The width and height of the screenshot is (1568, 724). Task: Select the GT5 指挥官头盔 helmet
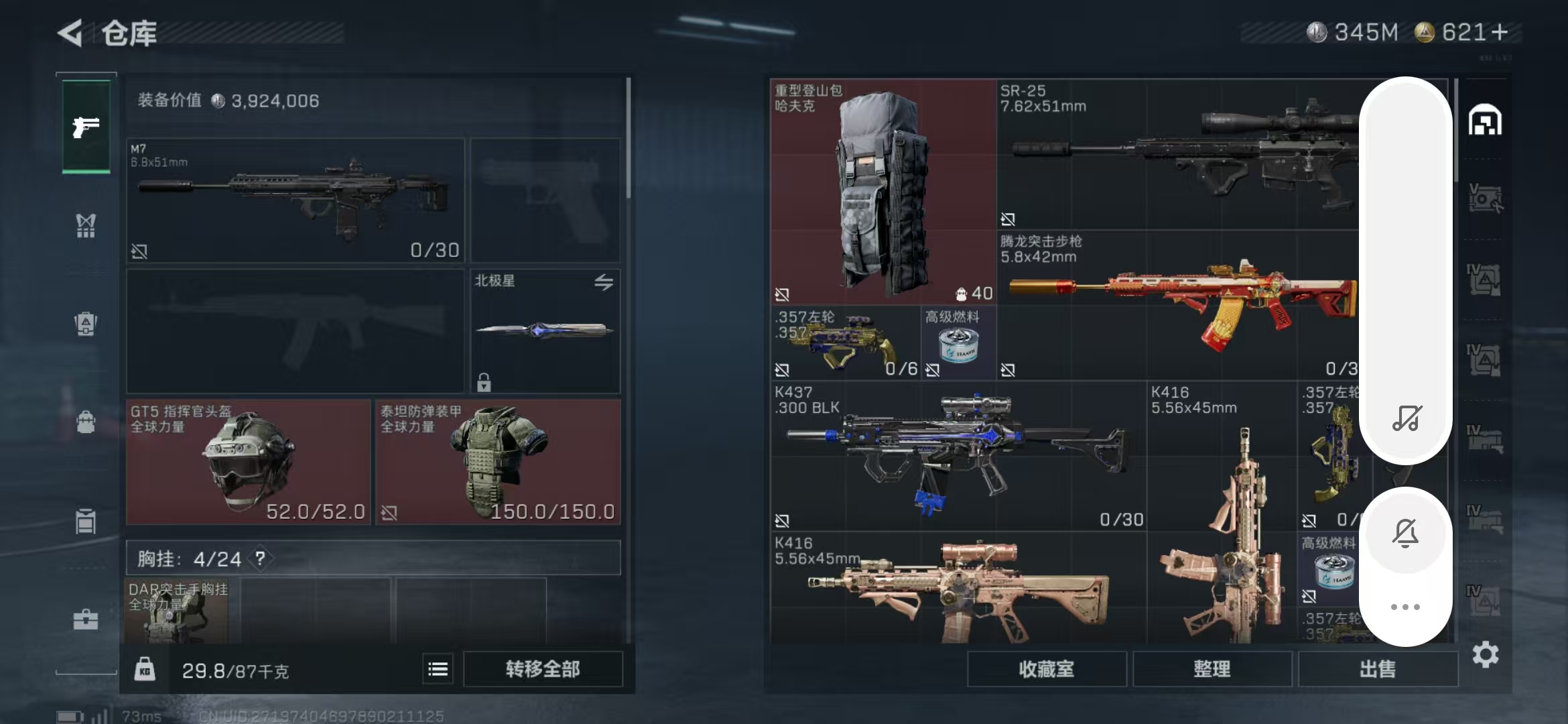coord(248,462)
